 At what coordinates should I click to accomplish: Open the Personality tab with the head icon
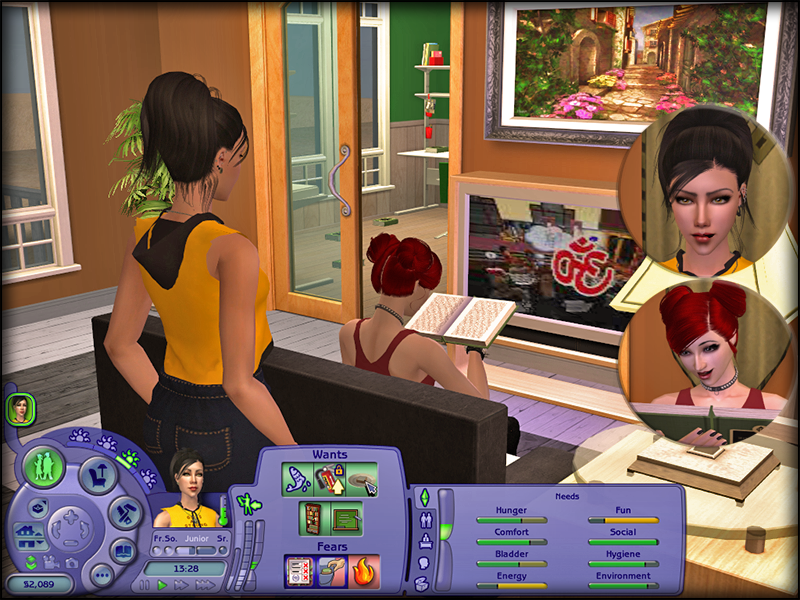422,563
